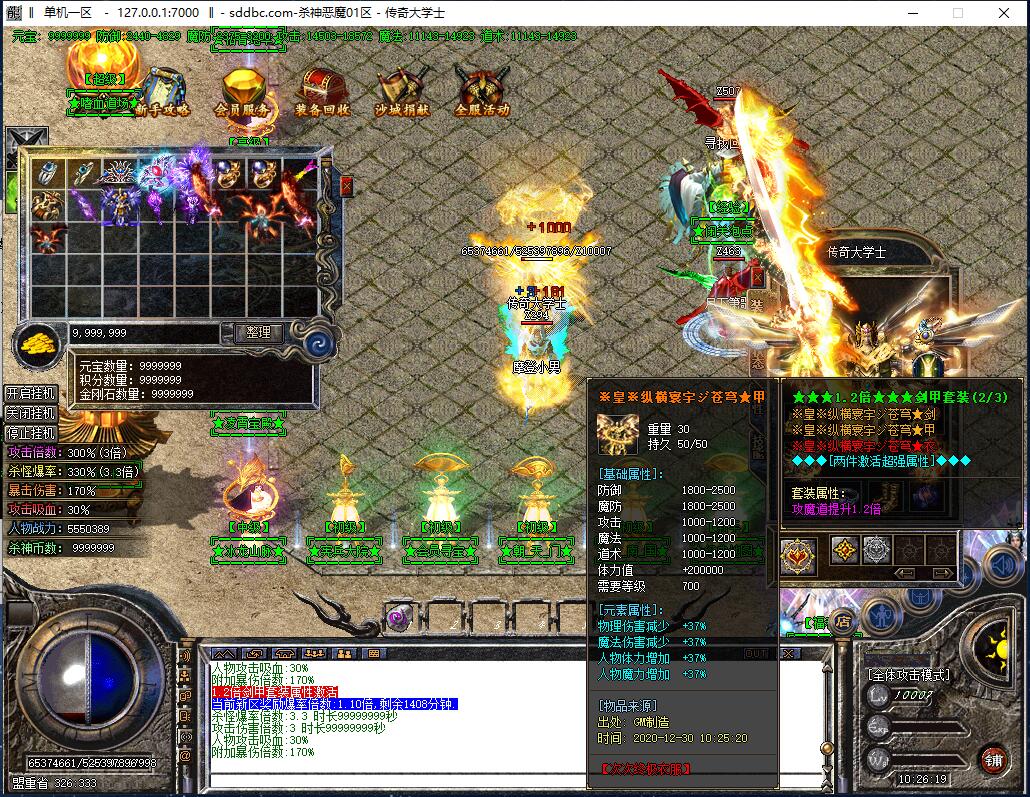Use the purple orb hotbar item
Image resolution: width=1030 pixels, height=797 pixels.
coord(402,617)
